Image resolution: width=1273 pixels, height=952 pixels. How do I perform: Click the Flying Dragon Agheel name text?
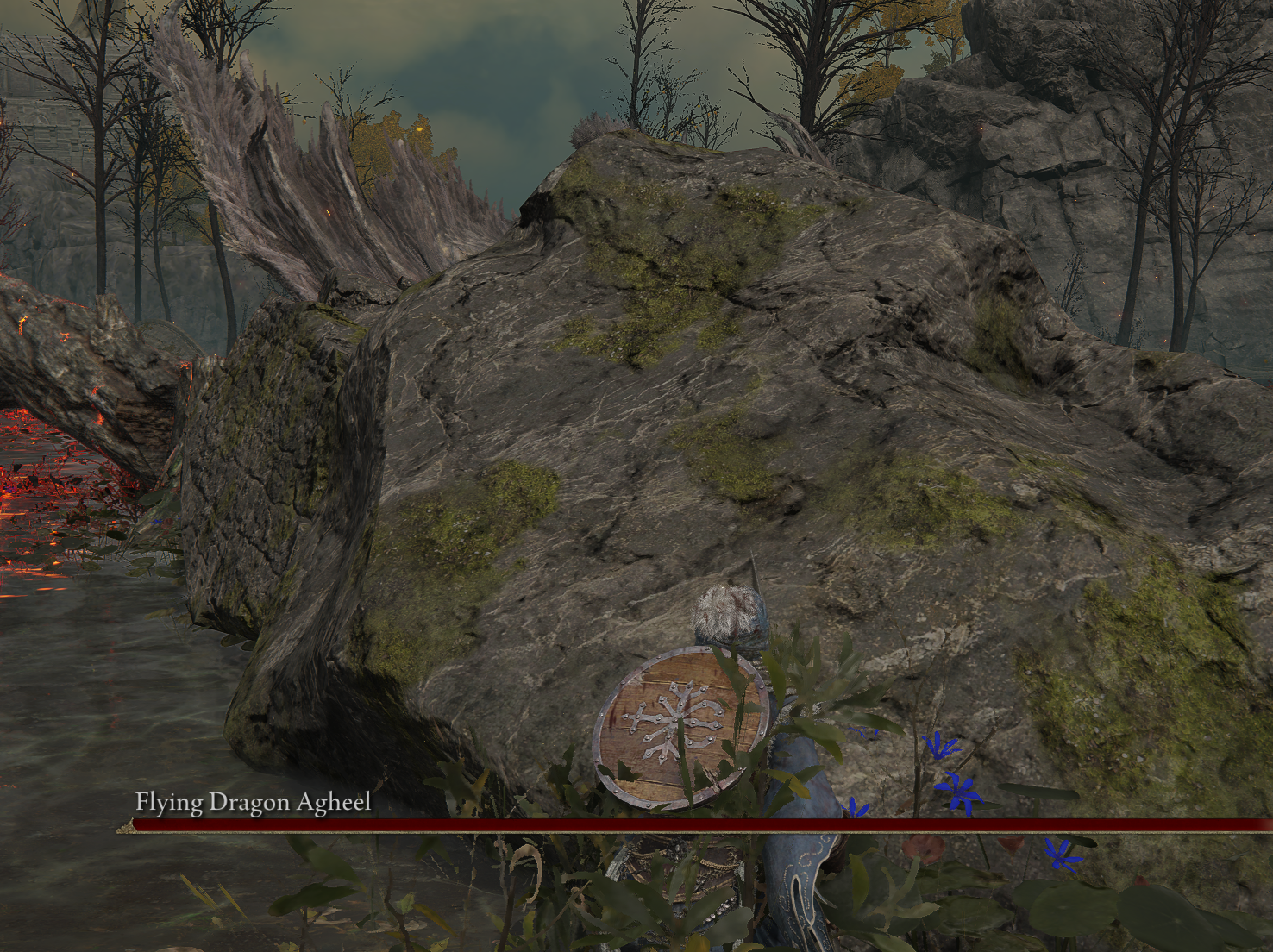(x=251, y=802)
